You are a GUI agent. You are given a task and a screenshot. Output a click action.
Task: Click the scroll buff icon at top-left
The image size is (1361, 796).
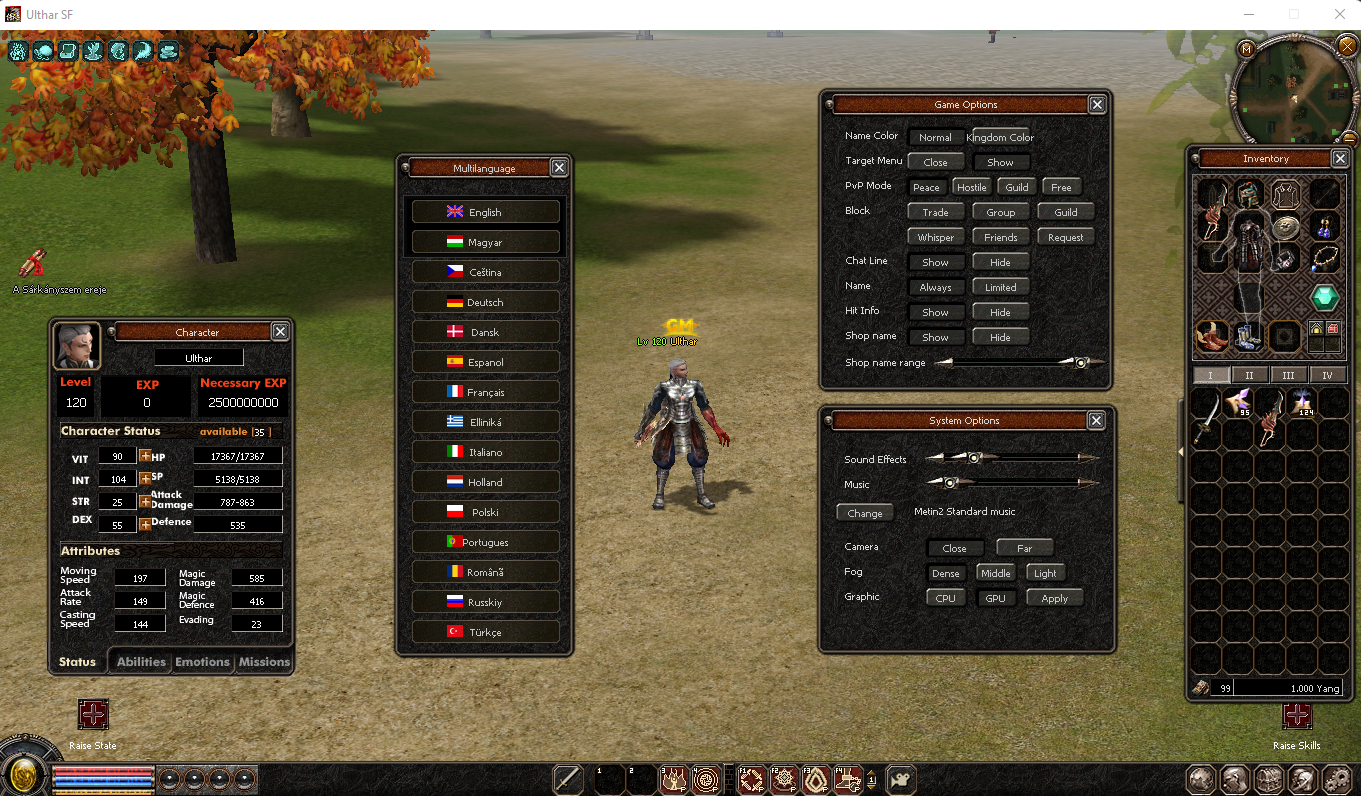68,51
